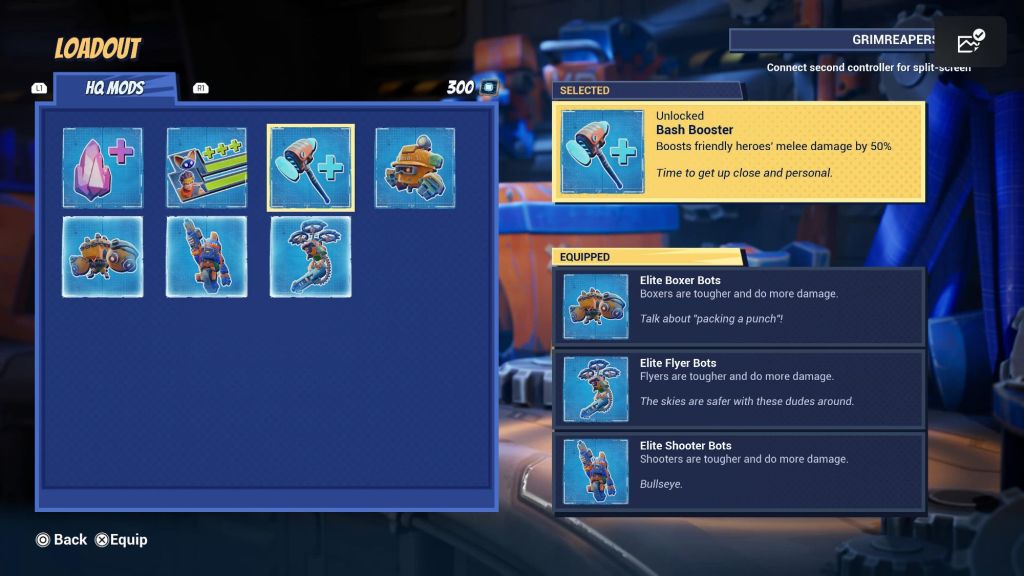Choose the shooter bot tile in mod grid
This screenshot has height=576, width=1024.
pos(206,257)
